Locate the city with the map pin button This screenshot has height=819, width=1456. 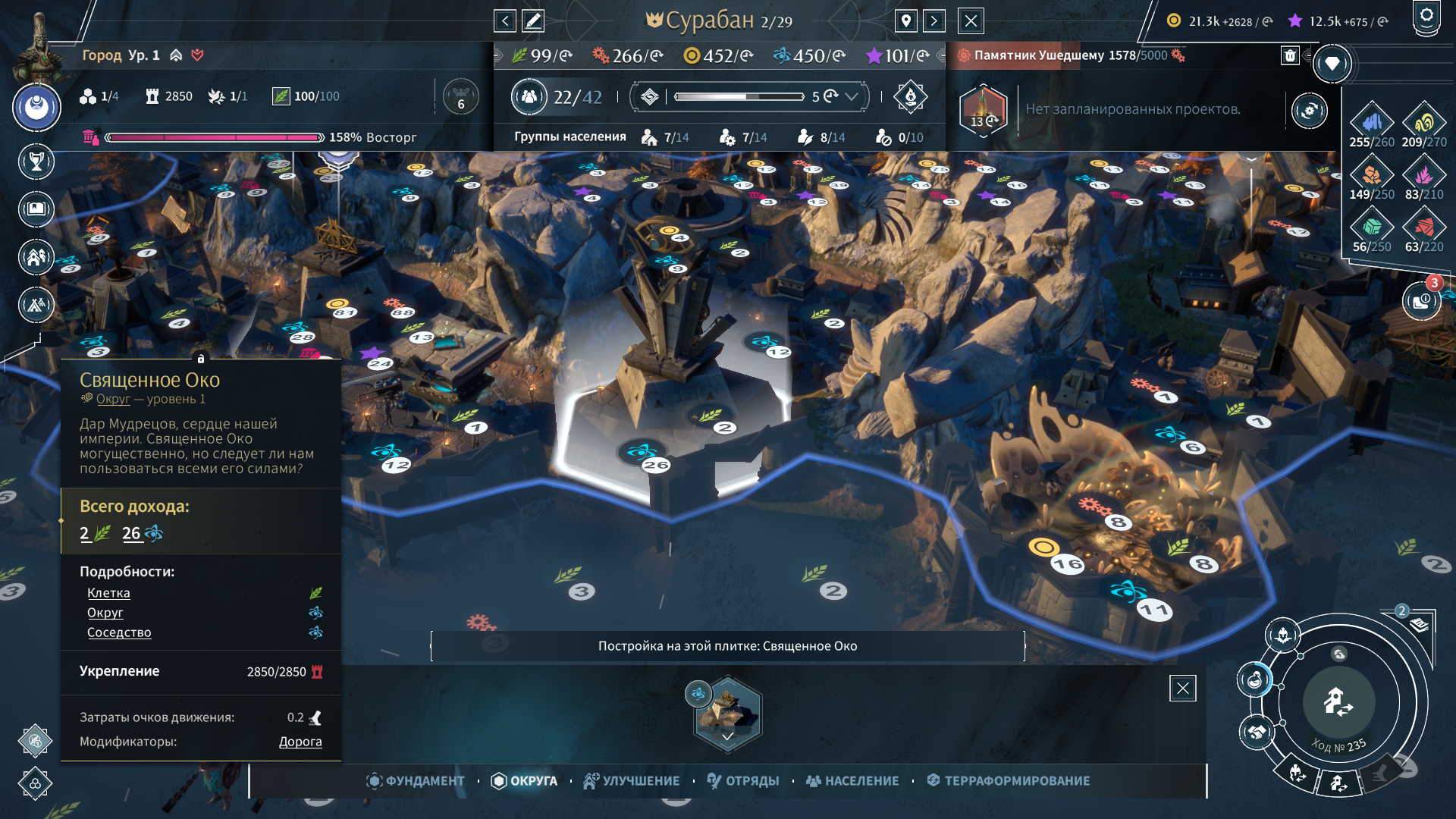click(x=906, y=20)
